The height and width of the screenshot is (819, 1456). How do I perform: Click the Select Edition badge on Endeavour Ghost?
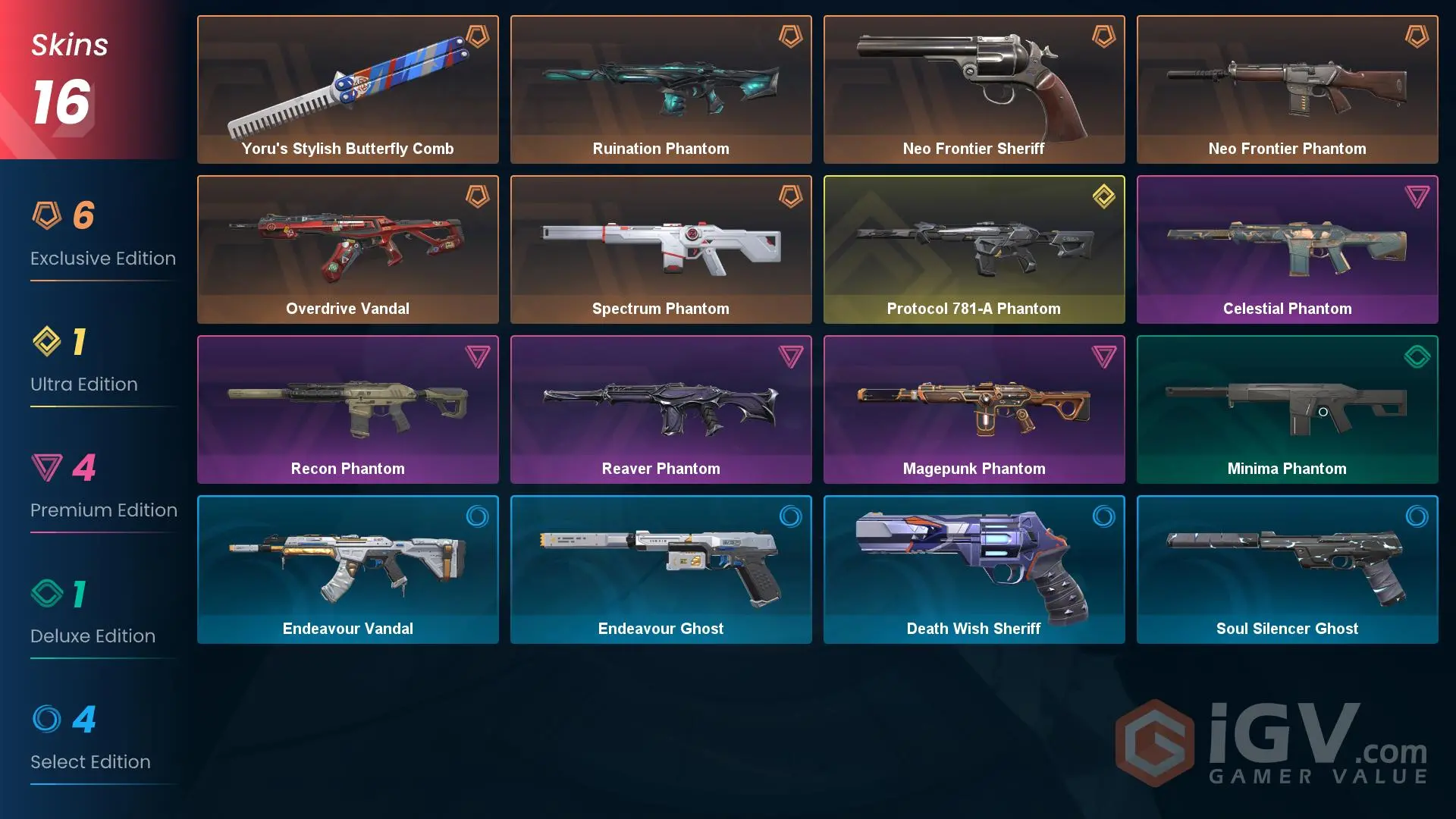coord(789,516)
